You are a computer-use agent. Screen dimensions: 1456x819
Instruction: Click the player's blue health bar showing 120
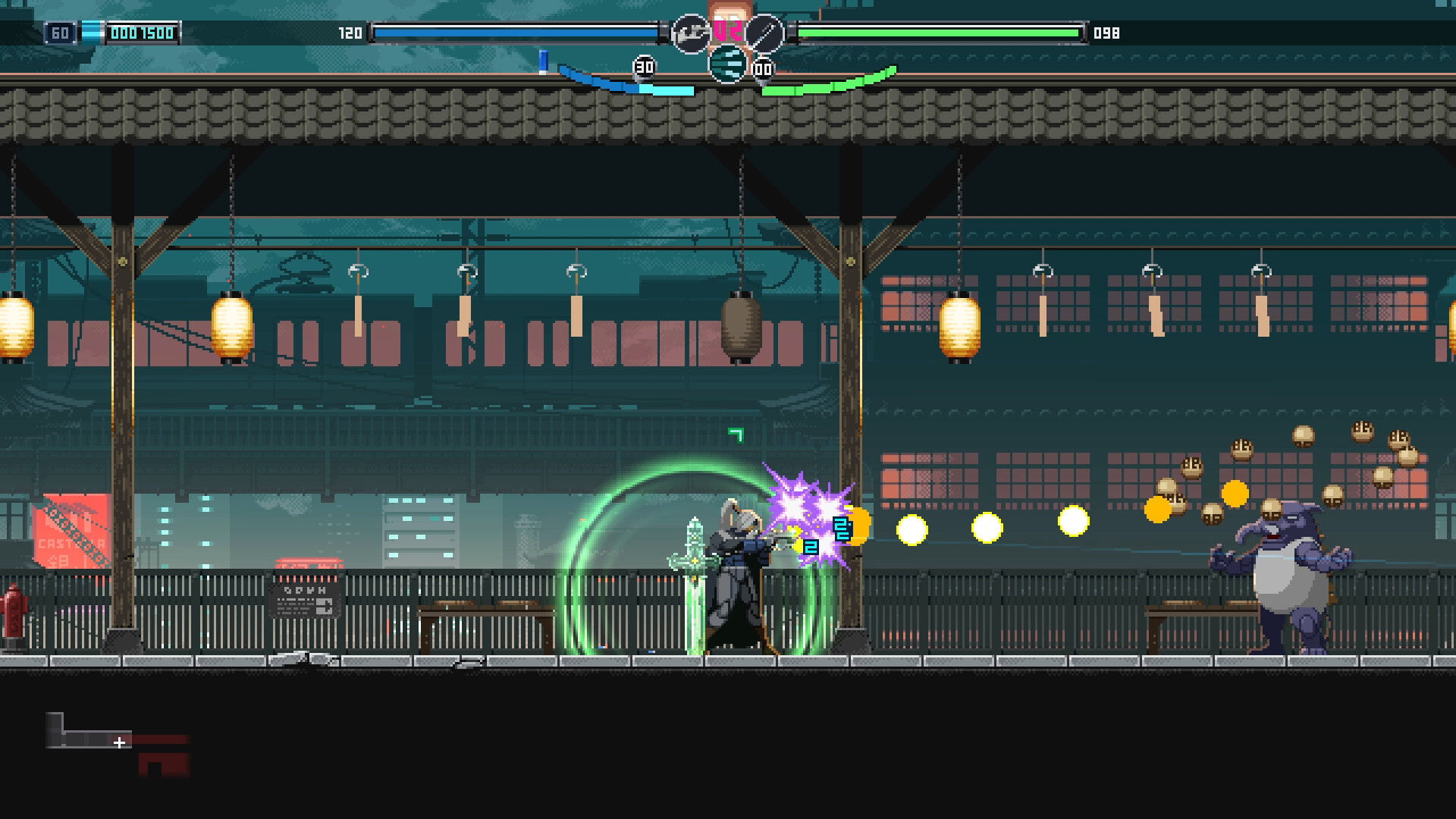pyautogui.click(x=516, y=32)
